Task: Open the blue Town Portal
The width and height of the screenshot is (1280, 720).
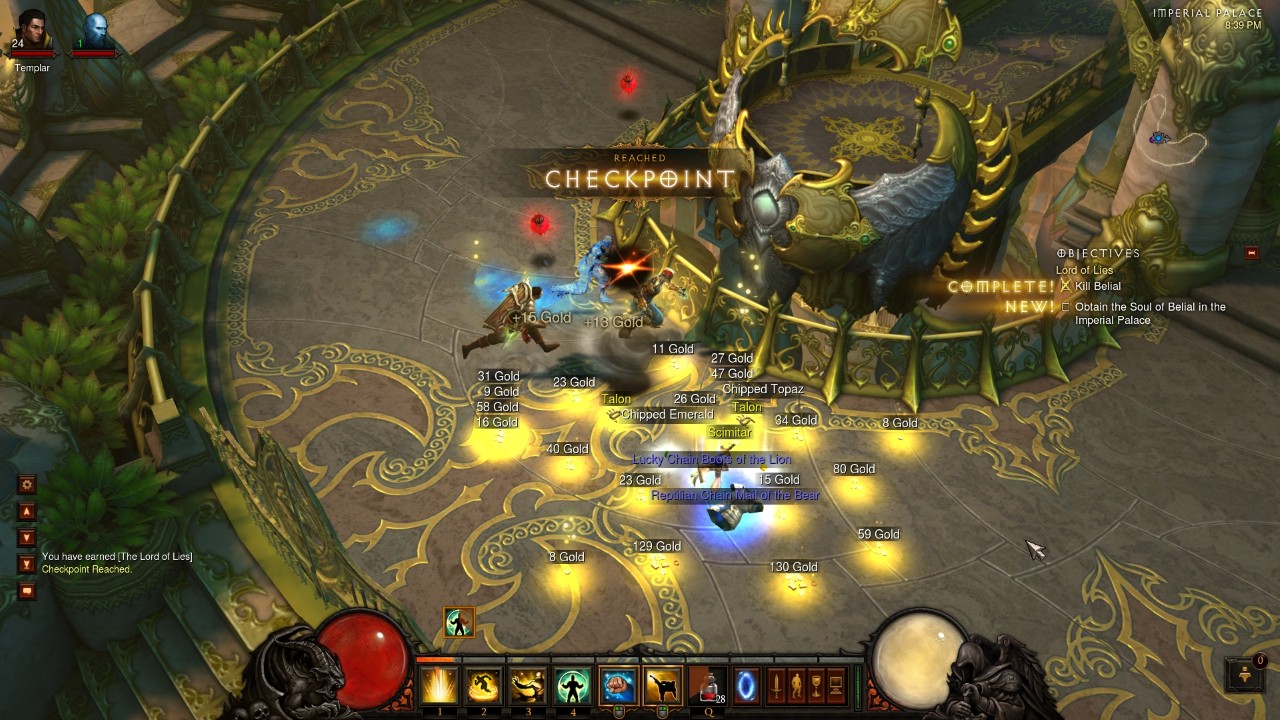Action: [x=746, y=686]
